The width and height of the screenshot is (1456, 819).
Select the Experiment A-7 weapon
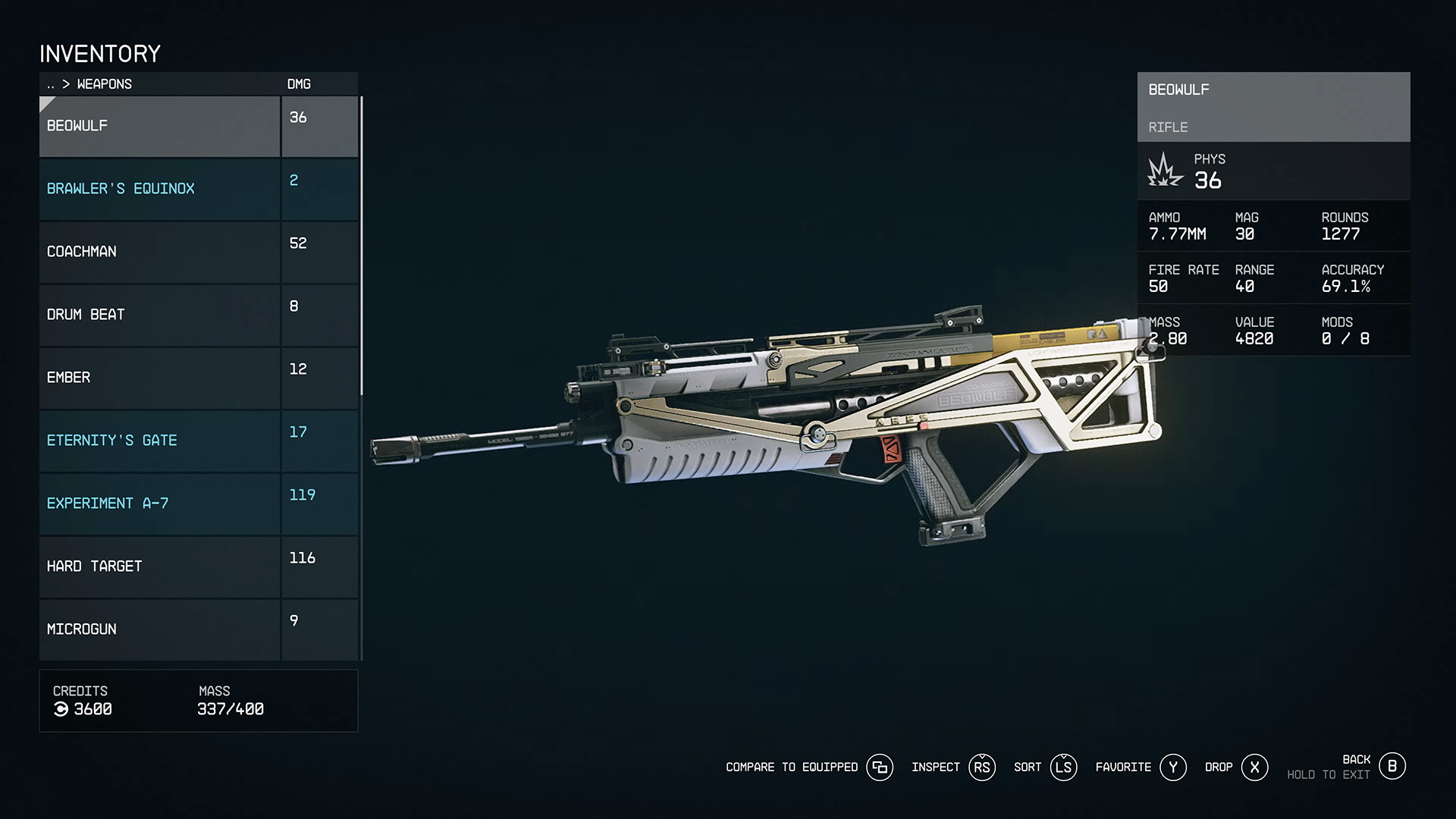click(159, 504)
